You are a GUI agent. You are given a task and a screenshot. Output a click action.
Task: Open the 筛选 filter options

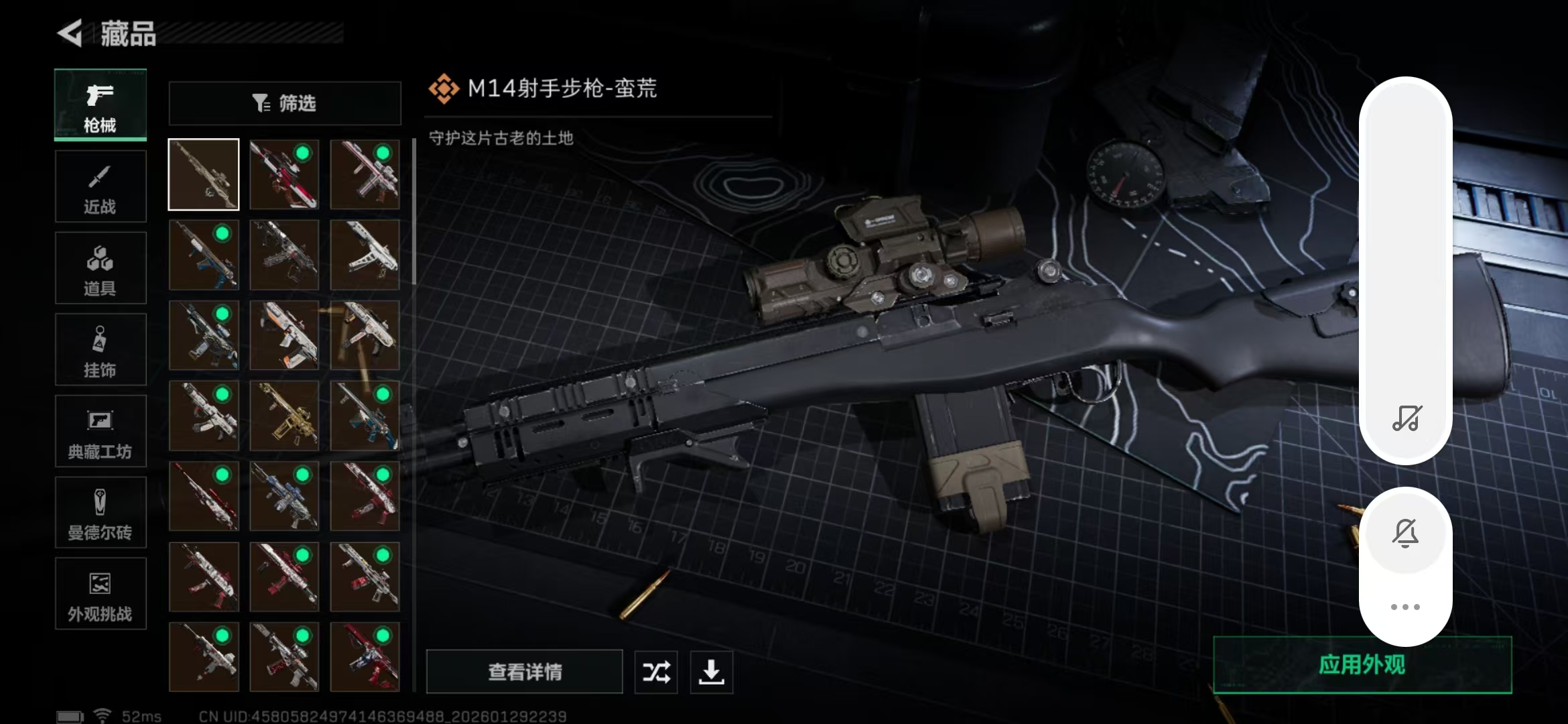click(284, 103)
